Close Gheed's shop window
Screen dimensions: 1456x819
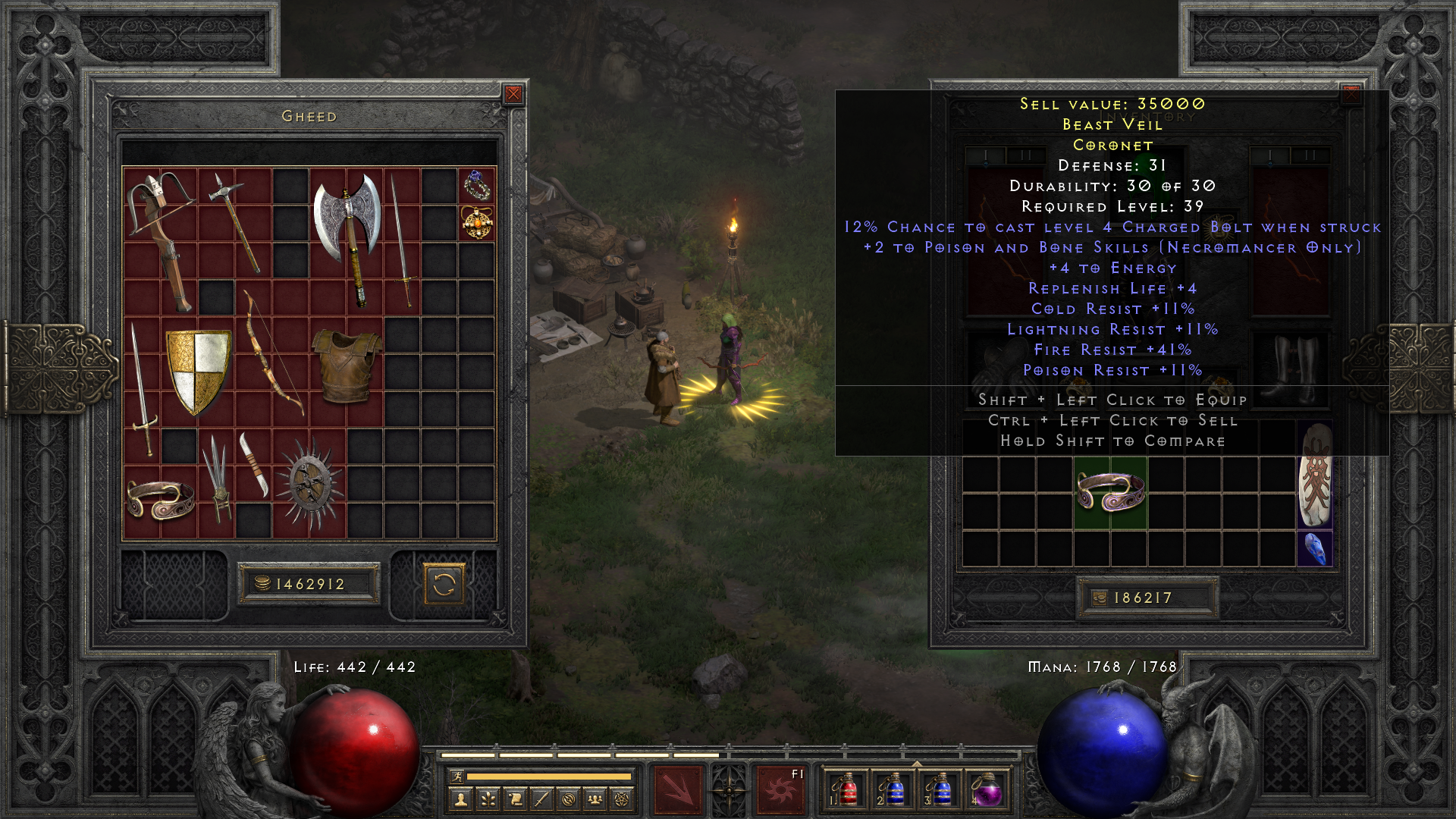click(513, 94)
